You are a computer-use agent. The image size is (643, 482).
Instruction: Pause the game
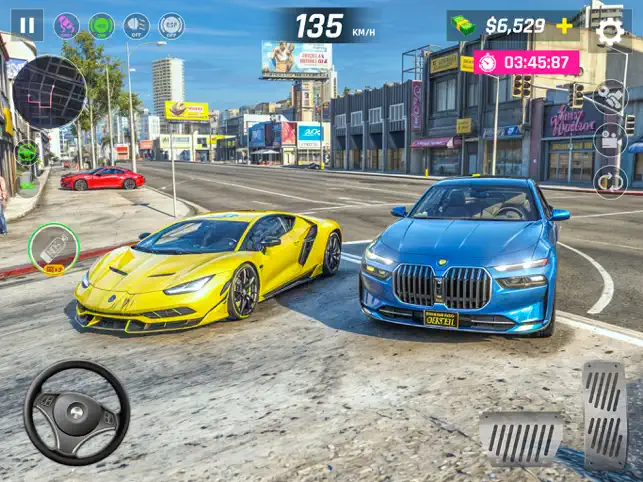[27, 25]
